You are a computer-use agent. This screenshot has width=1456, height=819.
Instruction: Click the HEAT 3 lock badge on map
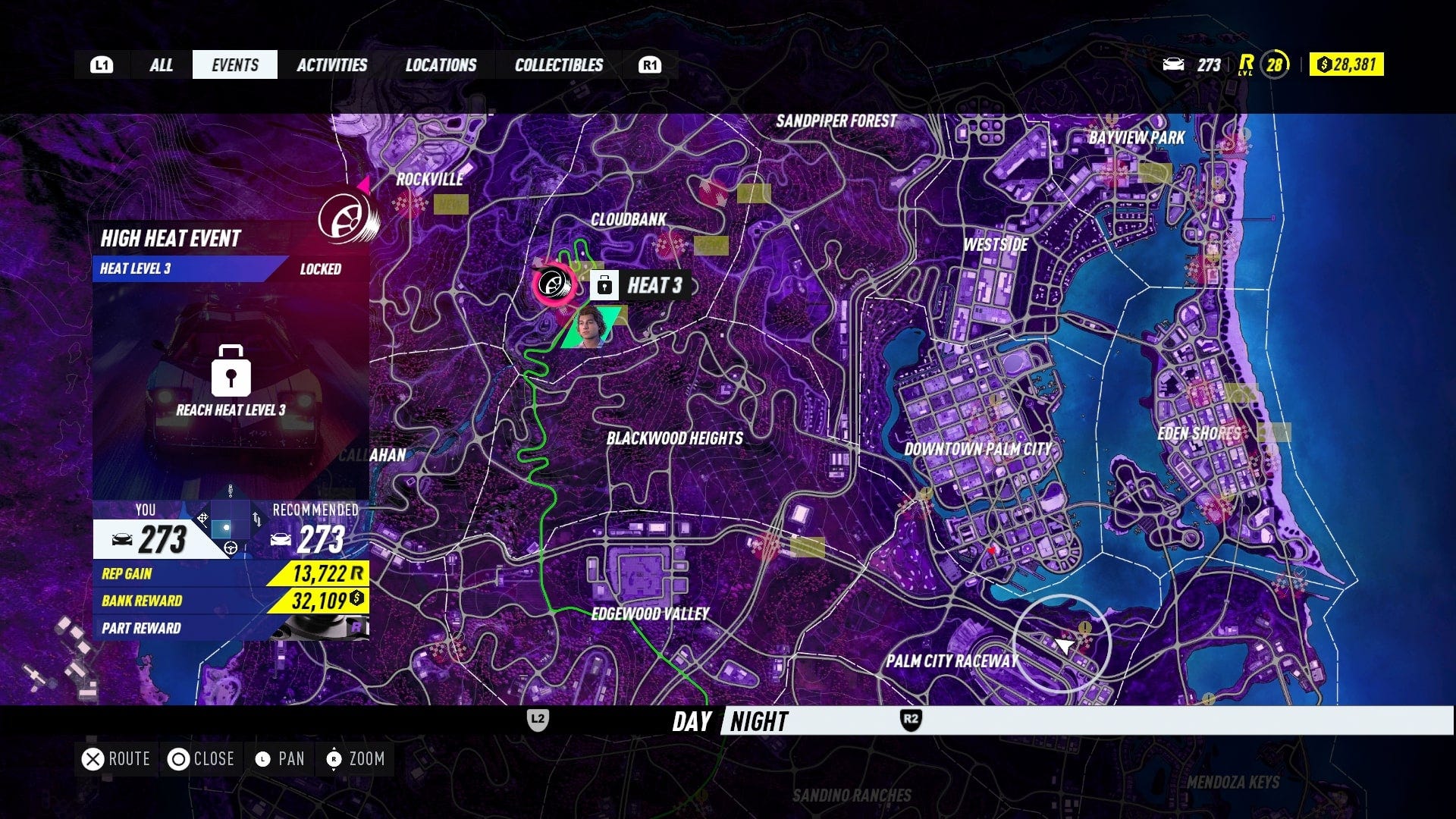pyautogui.click(x=603, y=287)
